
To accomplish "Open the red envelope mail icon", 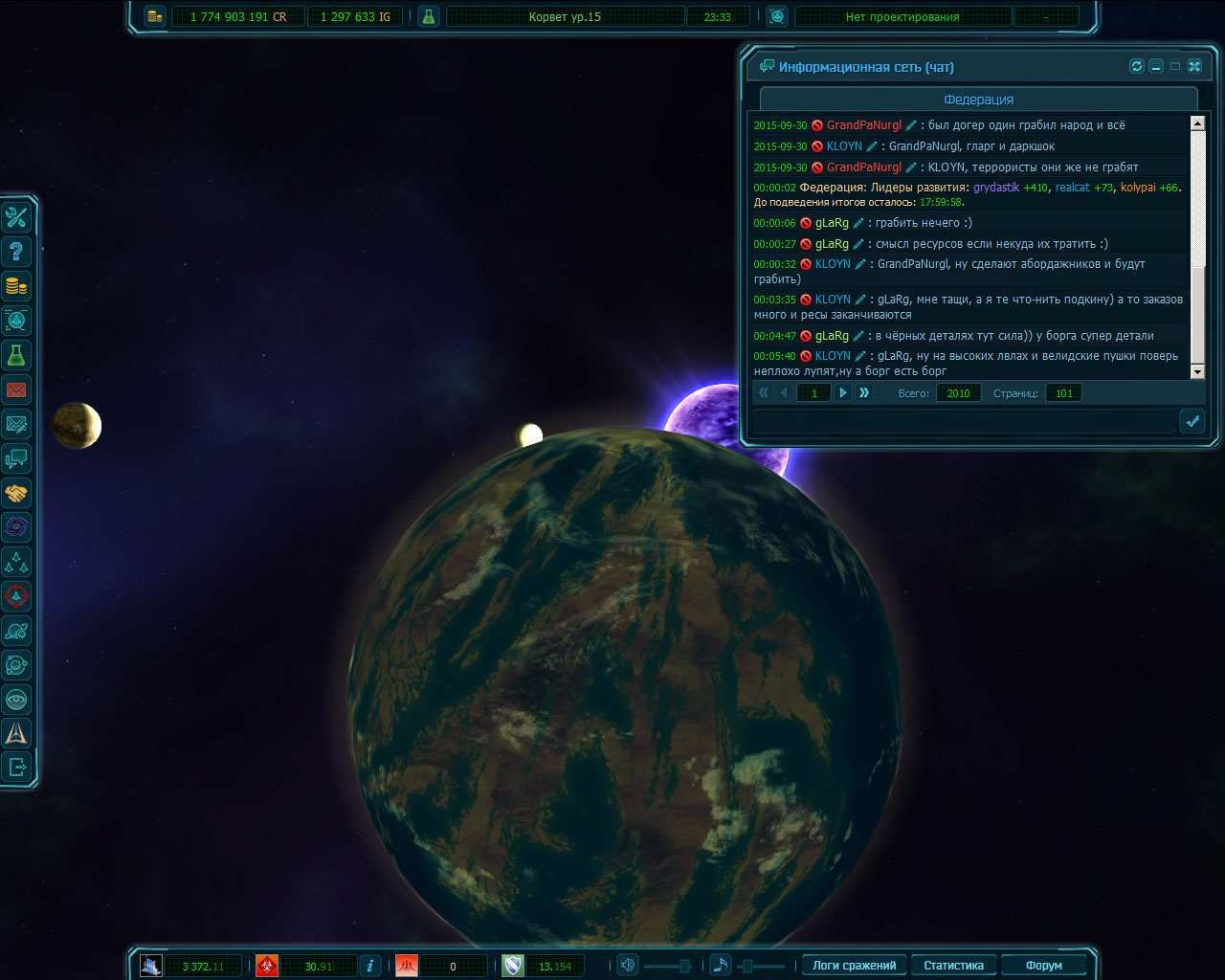I will pyautogui.click(x=16, y=390).
